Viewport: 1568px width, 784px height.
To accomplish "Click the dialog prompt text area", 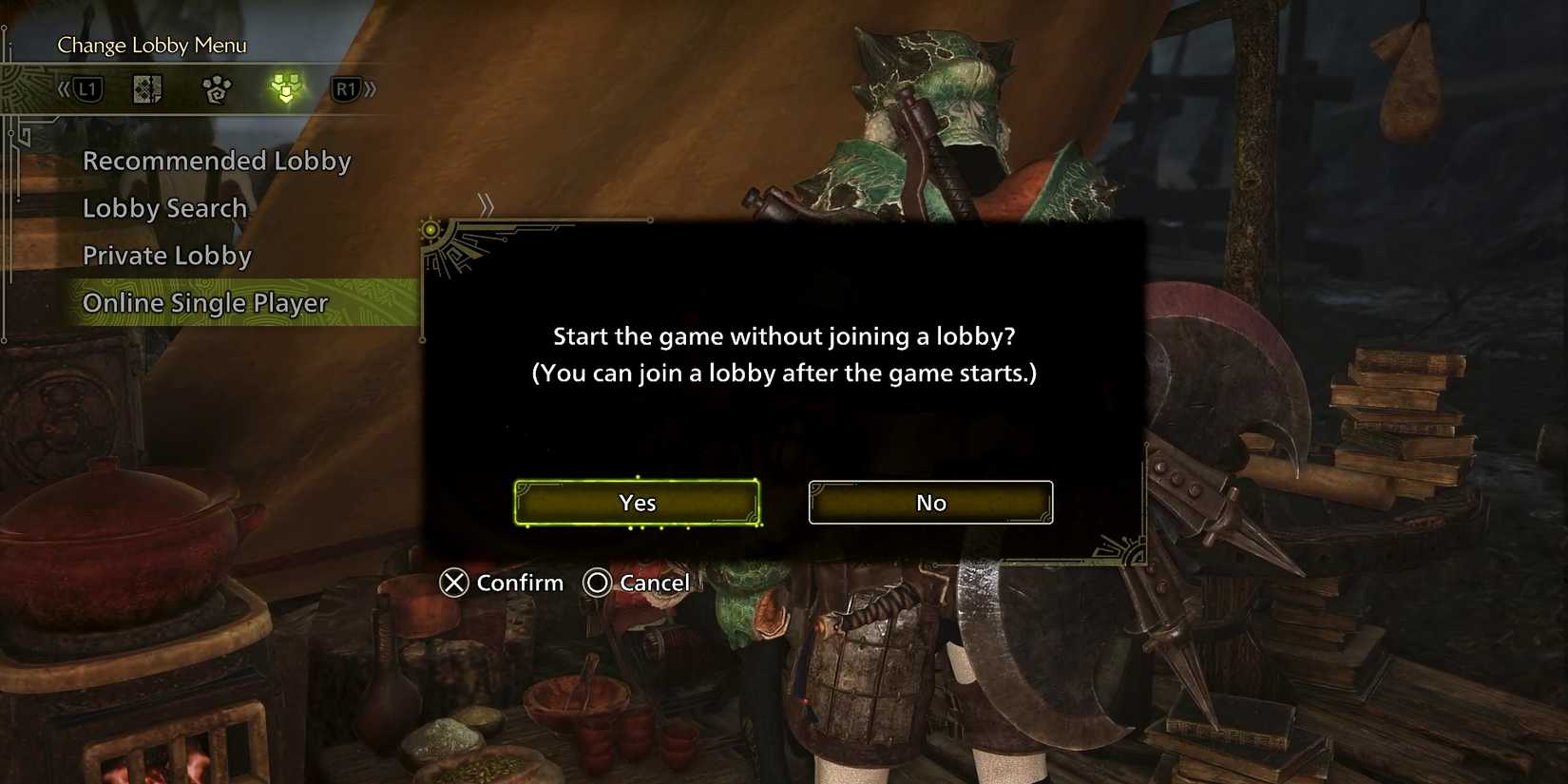I will 785,354.
